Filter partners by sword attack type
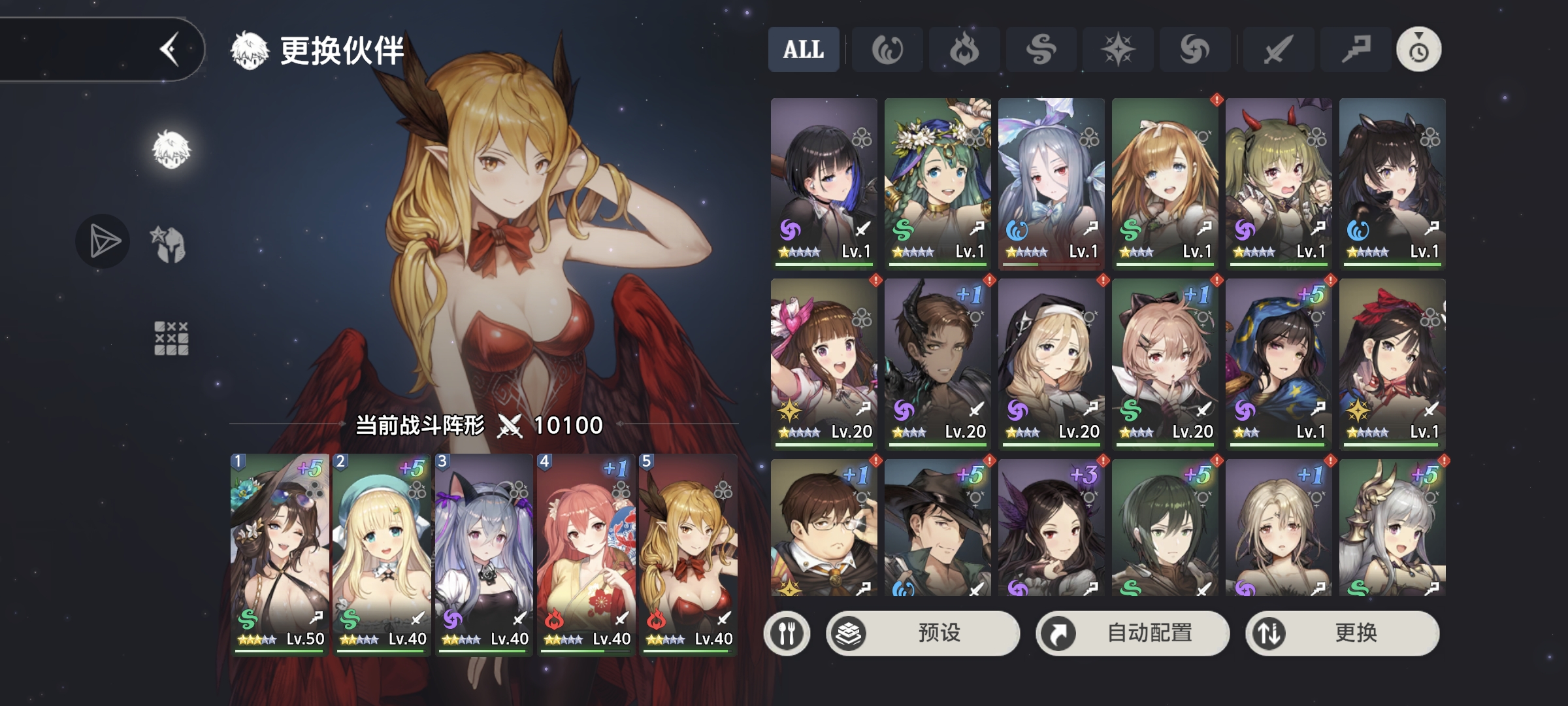The width and height of the screenshot is (1568, 706). click(x=1277, y=50)
